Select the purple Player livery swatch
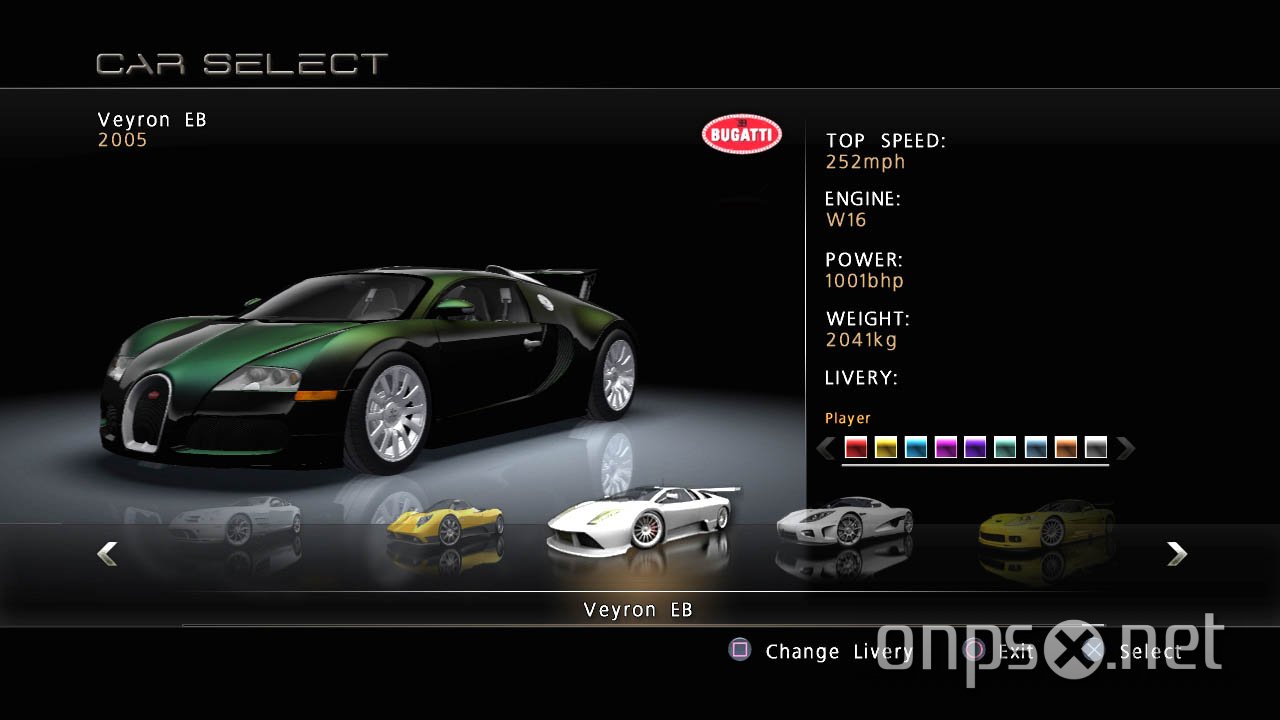This screenshot has height=720, width=1280. [975, 448]
